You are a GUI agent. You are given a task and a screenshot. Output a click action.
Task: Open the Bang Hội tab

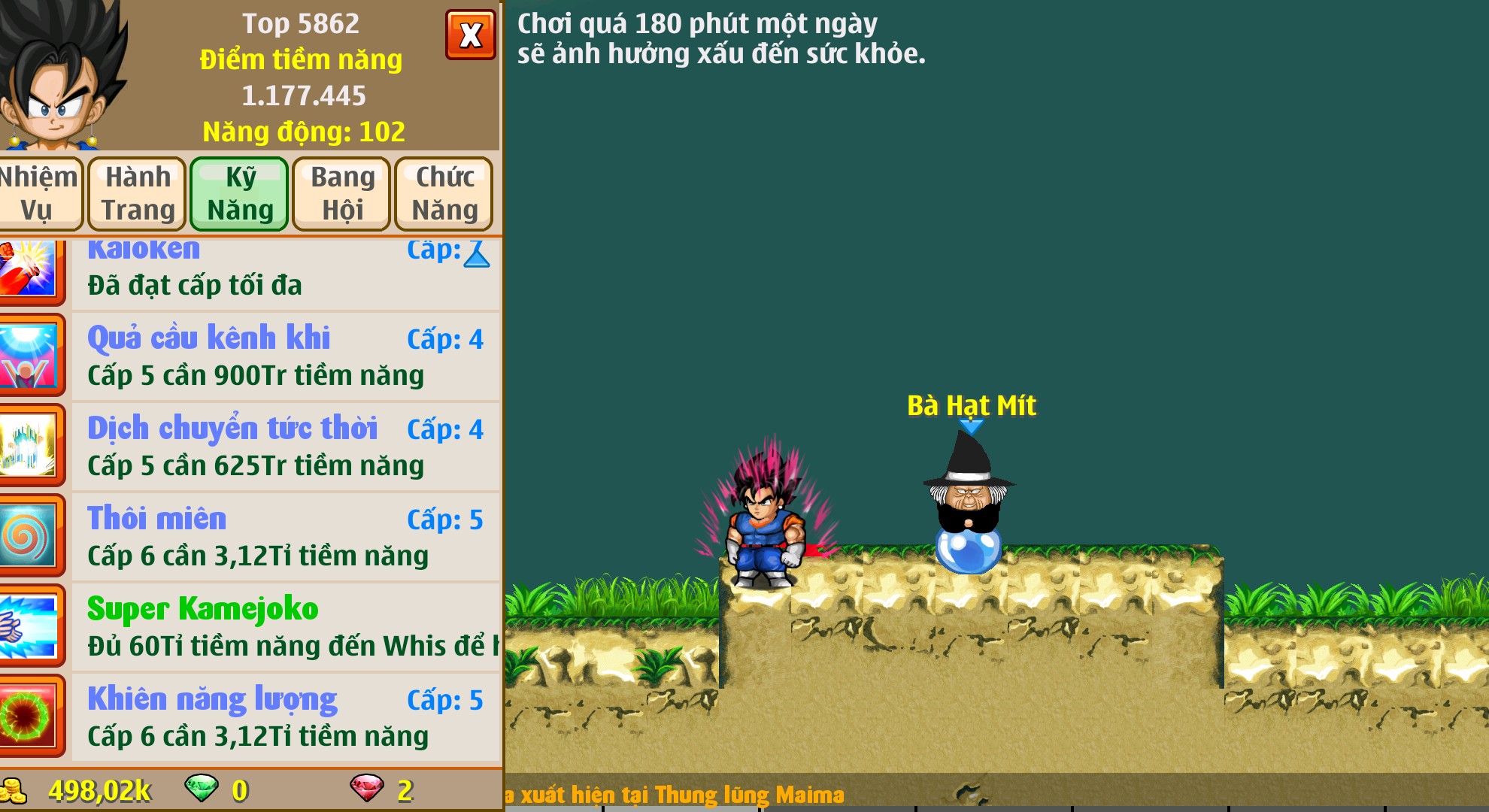click(x=341, y=193)
